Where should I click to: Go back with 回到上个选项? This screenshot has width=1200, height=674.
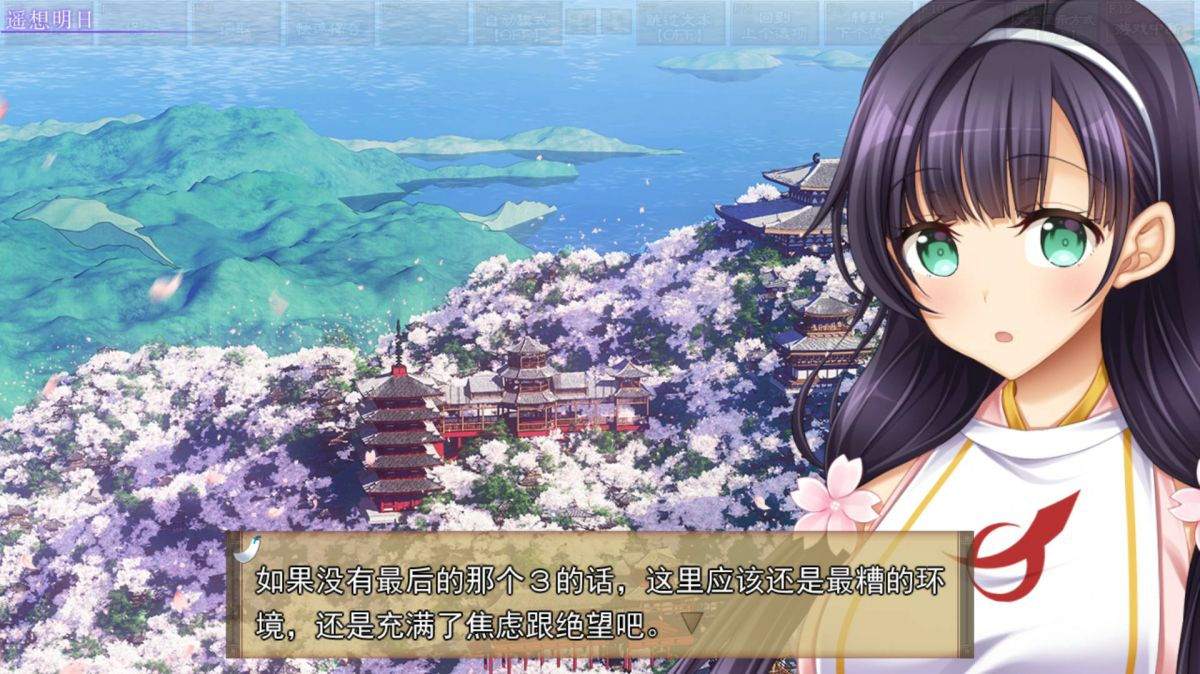coord(774,24)
